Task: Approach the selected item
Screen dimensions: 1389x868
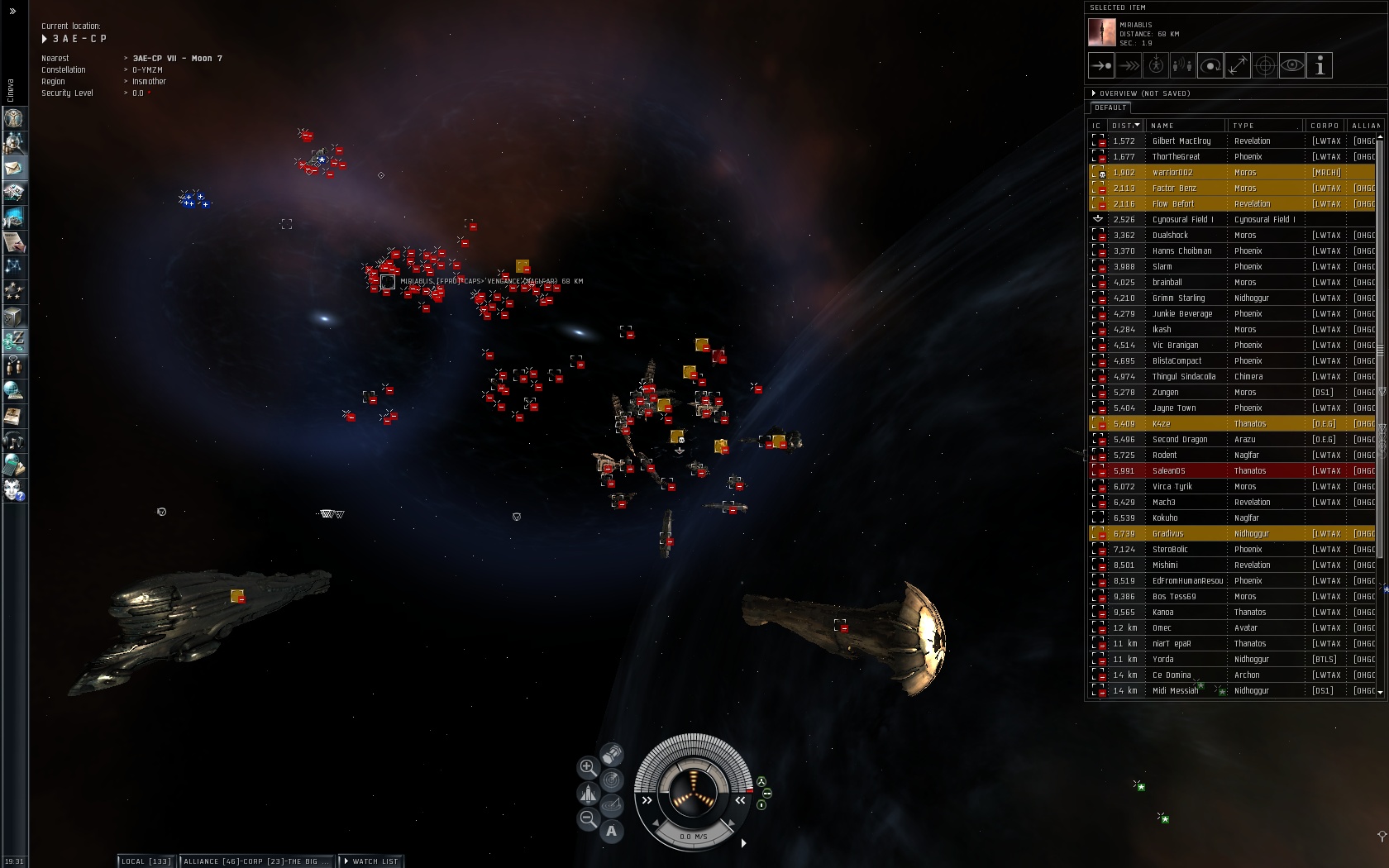Action: [1101, 66]
